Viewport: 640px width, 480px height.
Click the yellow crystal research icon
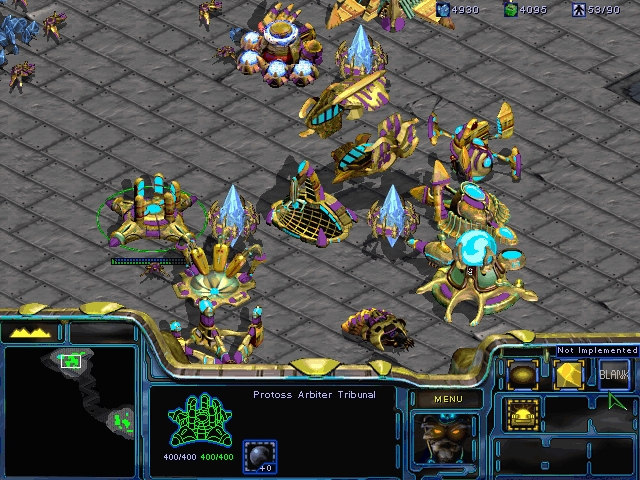click(568, 374)
